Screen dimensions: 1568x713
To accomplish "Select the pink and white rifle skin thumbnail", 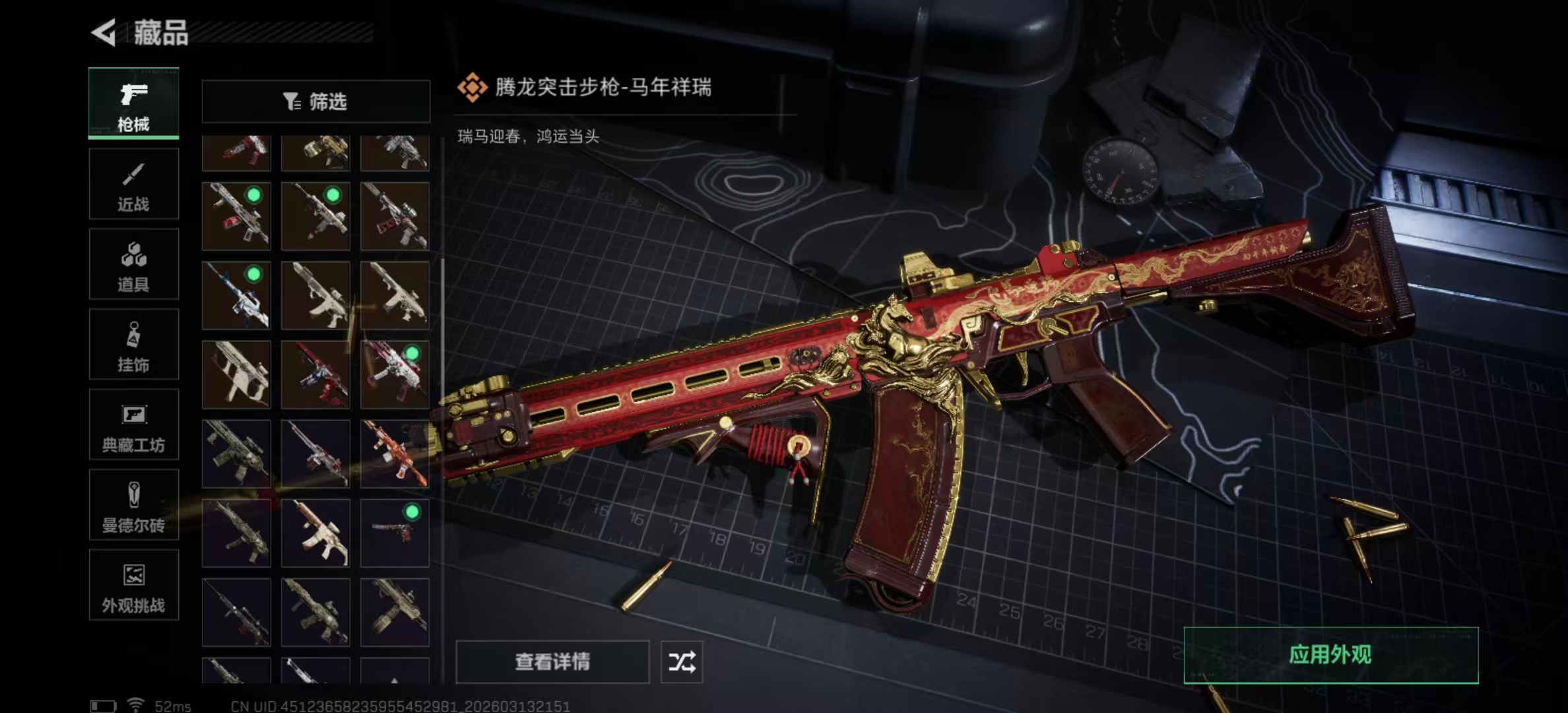I will click(x=395, y=374).
